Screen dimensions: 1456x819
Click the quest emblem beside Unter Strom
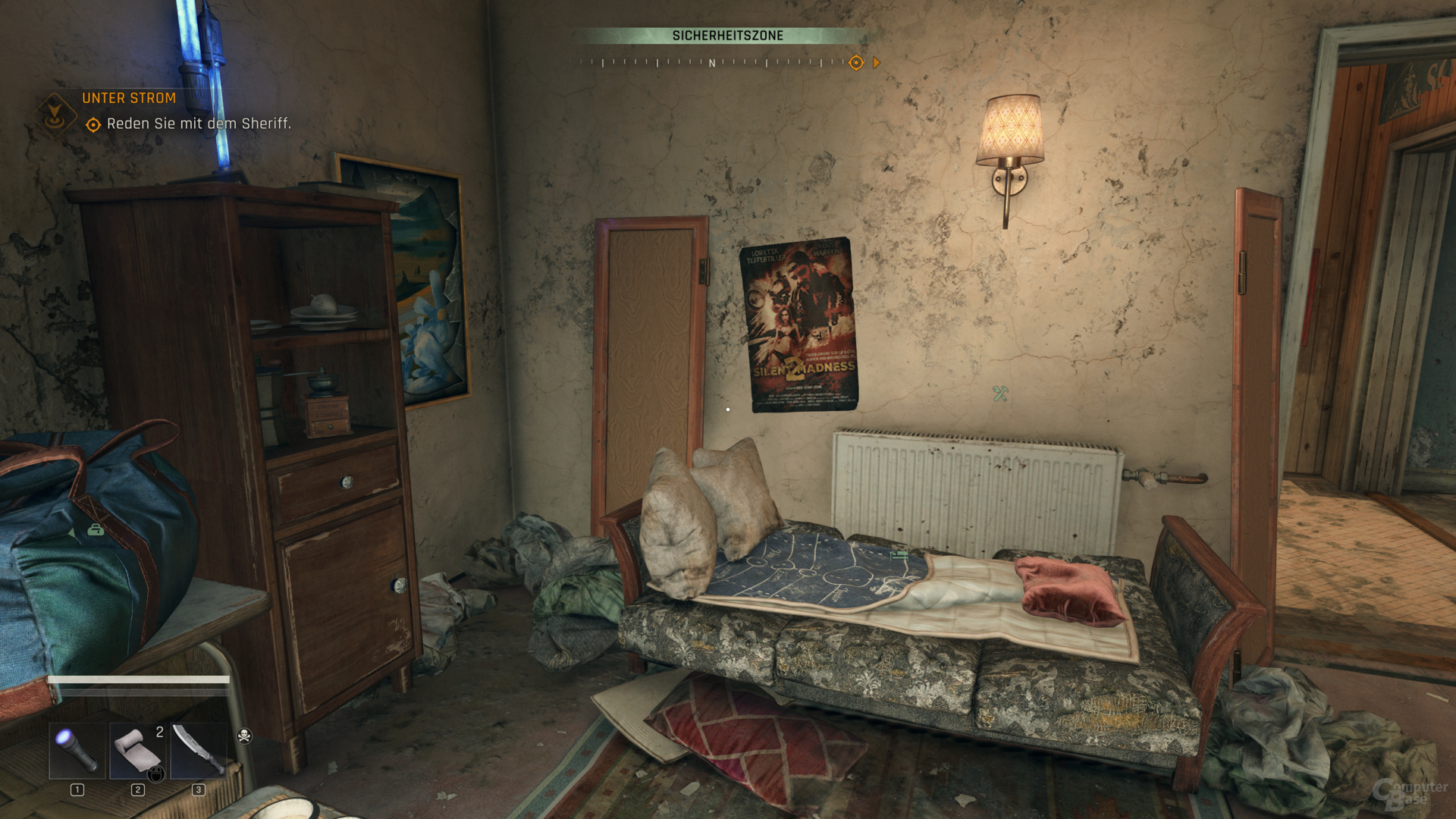pyautogui.click(x=55, y=114)
